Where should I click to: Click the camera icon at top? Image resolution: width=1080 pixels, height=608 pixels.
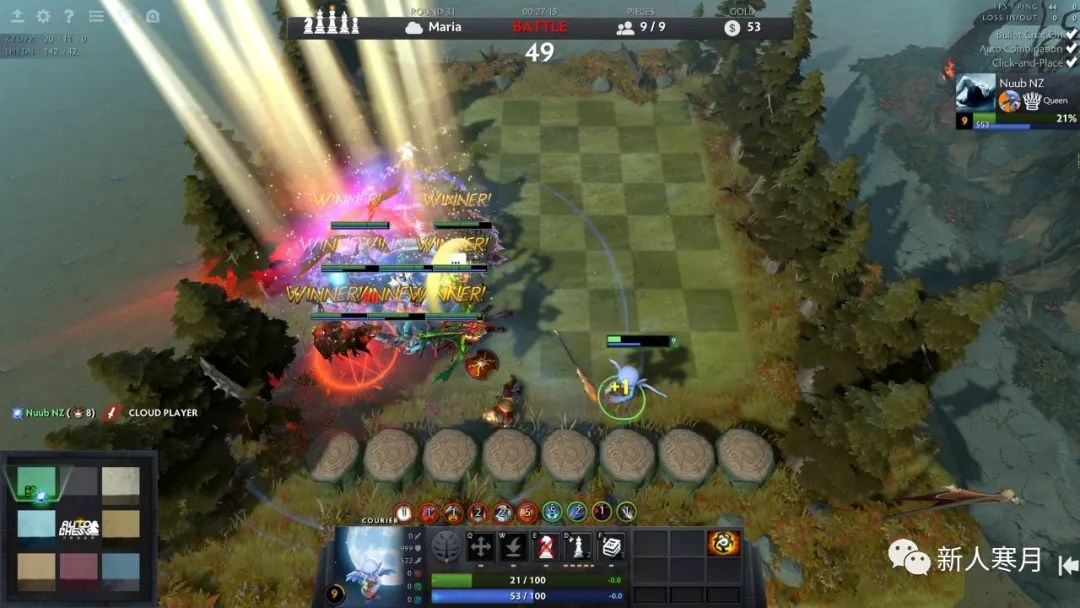pyautogui.click(x=152, y=16)
